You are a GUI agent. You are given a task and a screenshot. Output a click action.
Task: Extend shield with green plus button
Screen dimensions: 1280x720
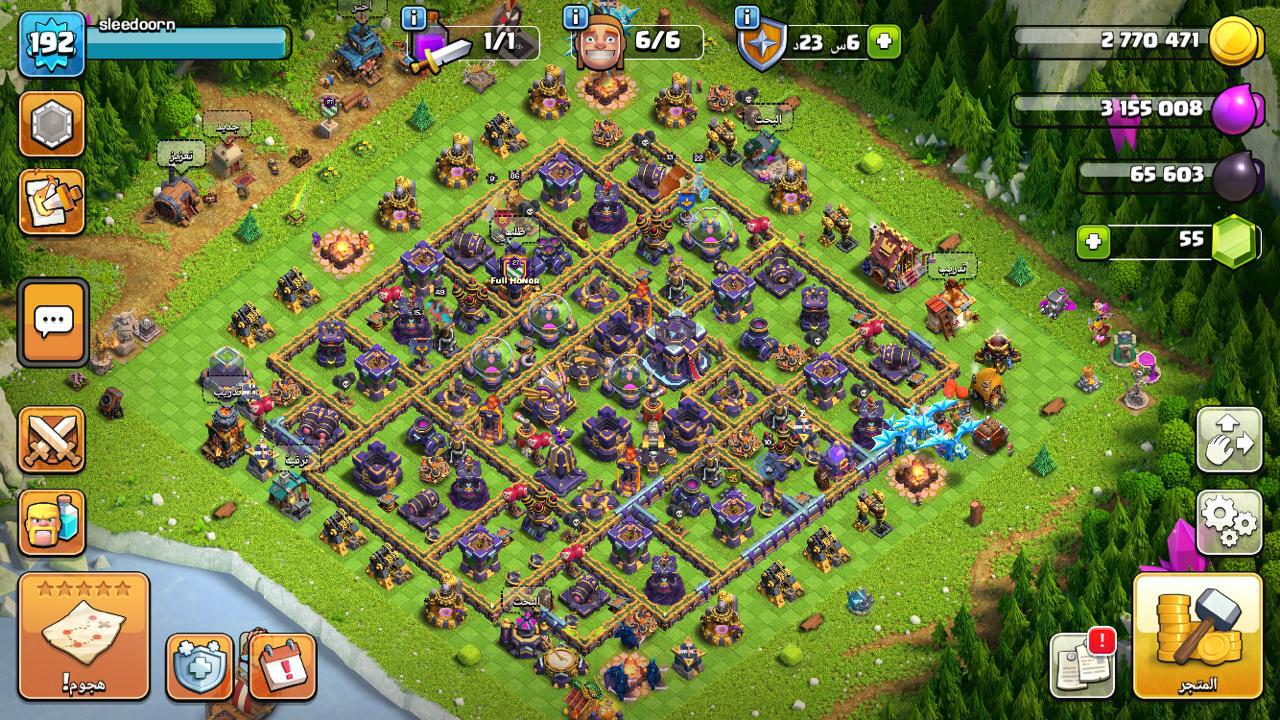[884, 42]
